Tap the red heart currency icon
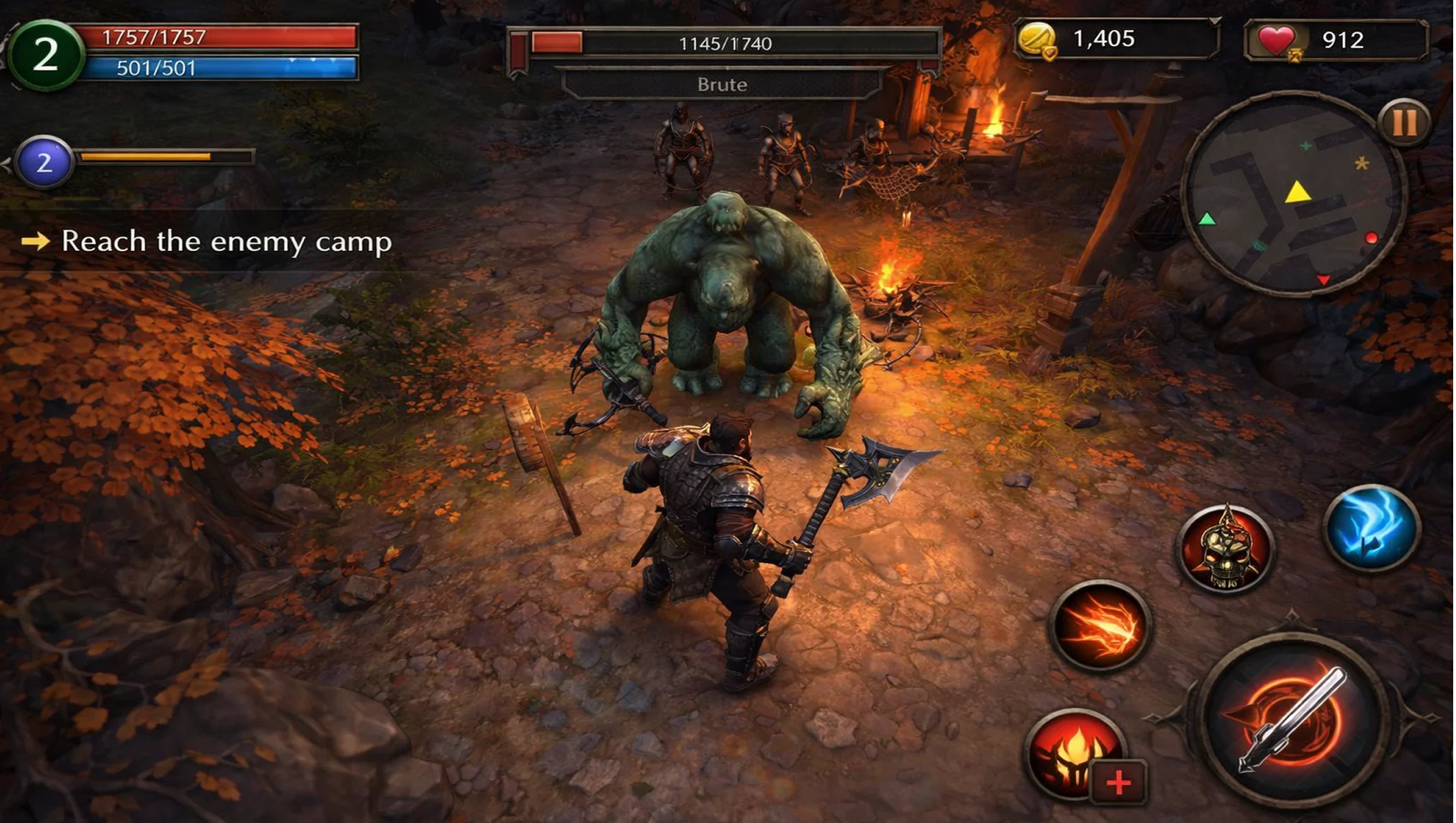The image size is (1456, 823). pyautogui.click(x=1276, y=40)
